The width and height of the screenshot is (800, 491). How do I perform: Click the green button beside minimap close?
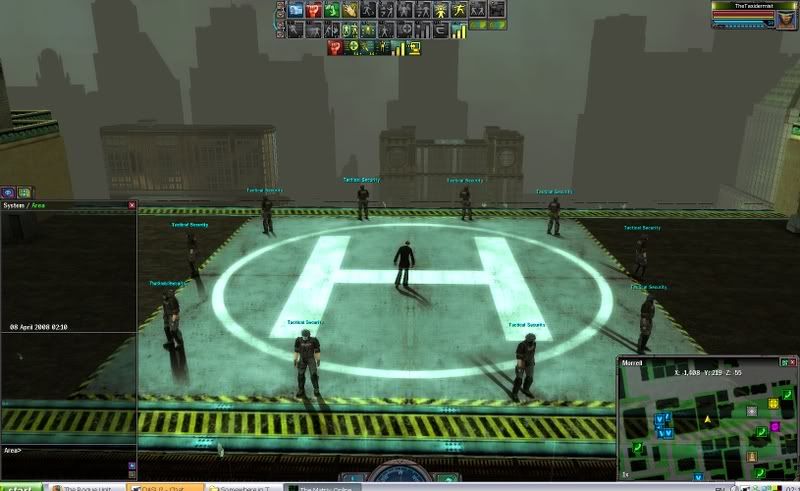[783, 361]
